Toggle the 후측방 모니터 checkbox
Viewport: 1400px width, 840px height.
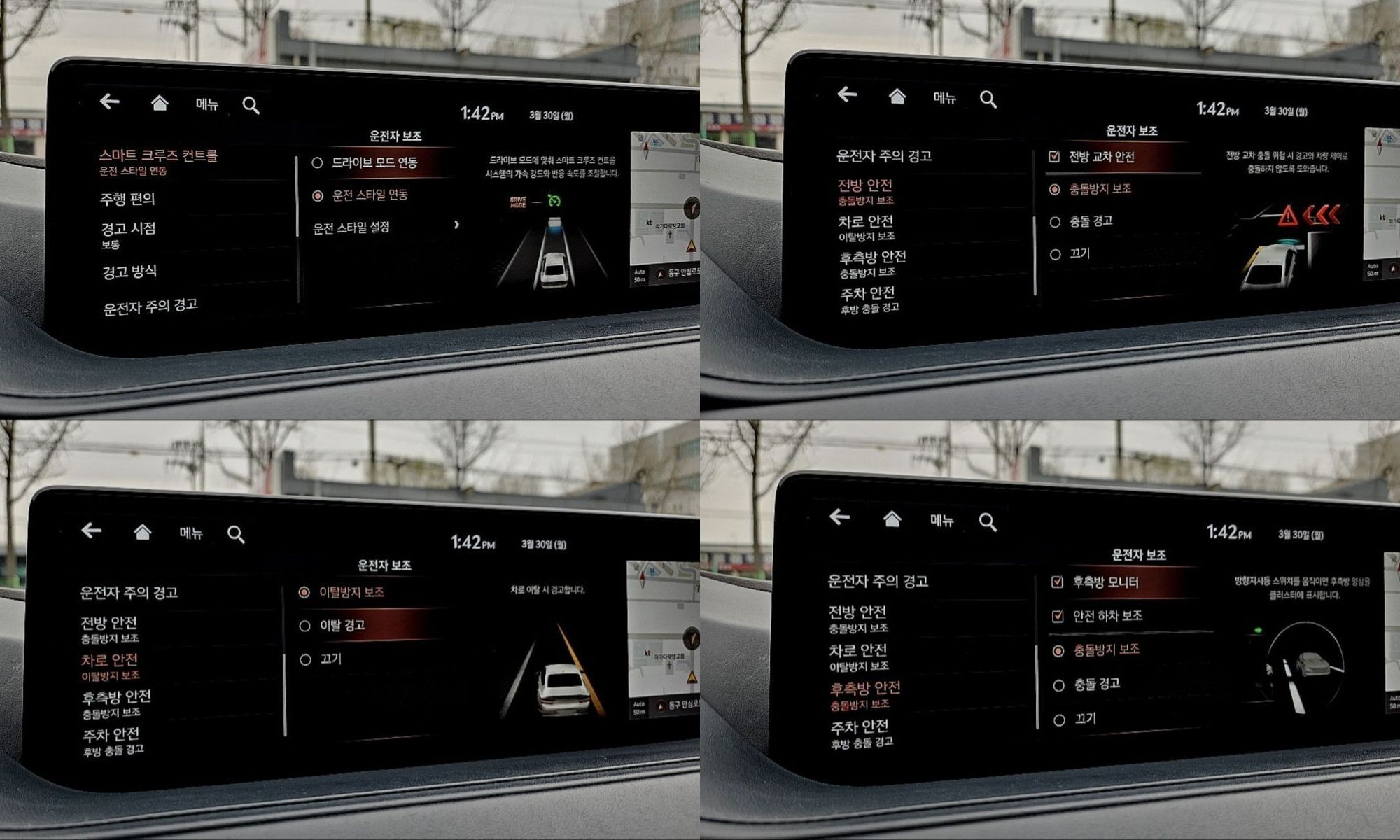(1058, 582)
